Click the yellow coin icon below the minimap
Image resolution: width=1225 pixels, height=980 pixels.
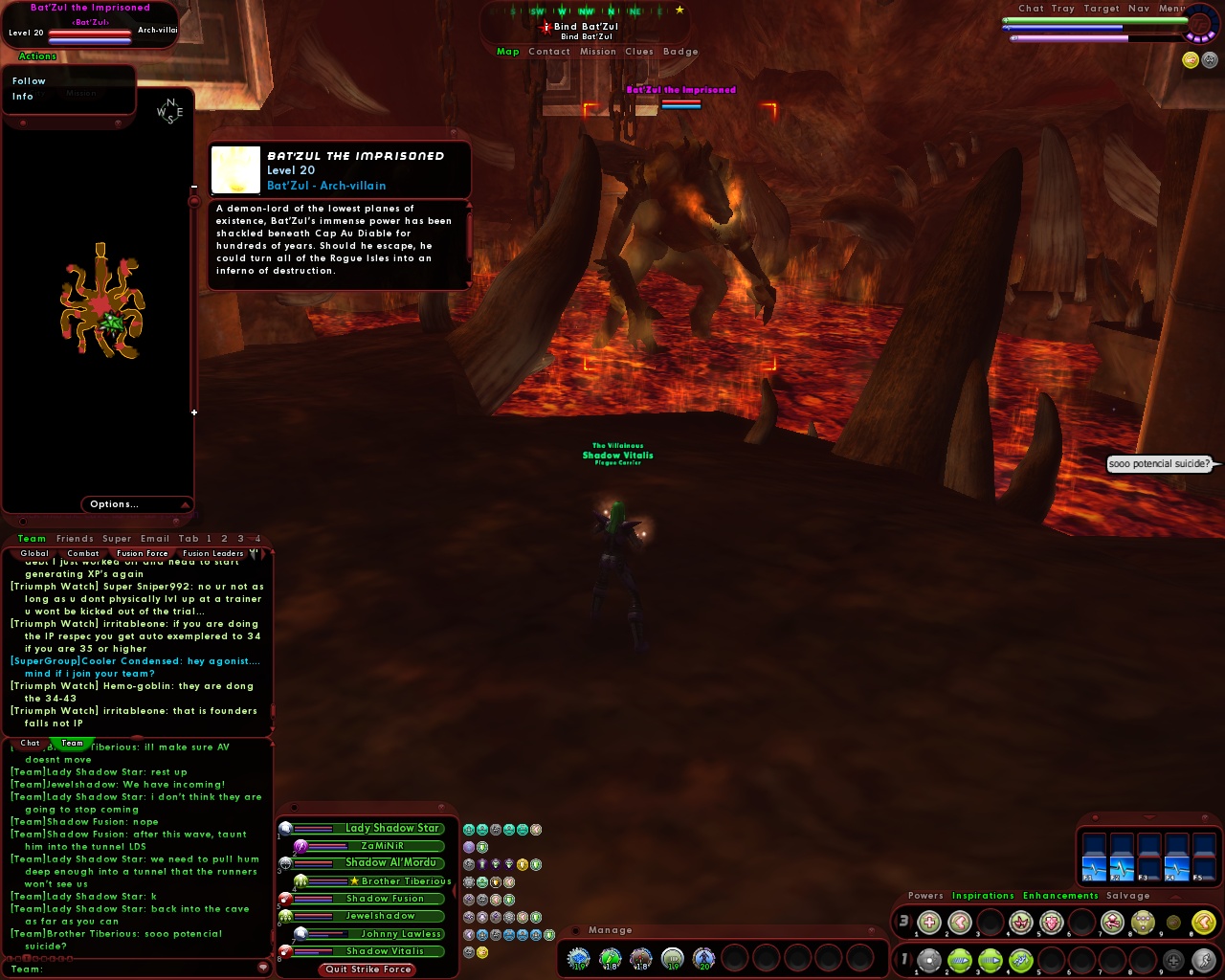[1191, 59]
